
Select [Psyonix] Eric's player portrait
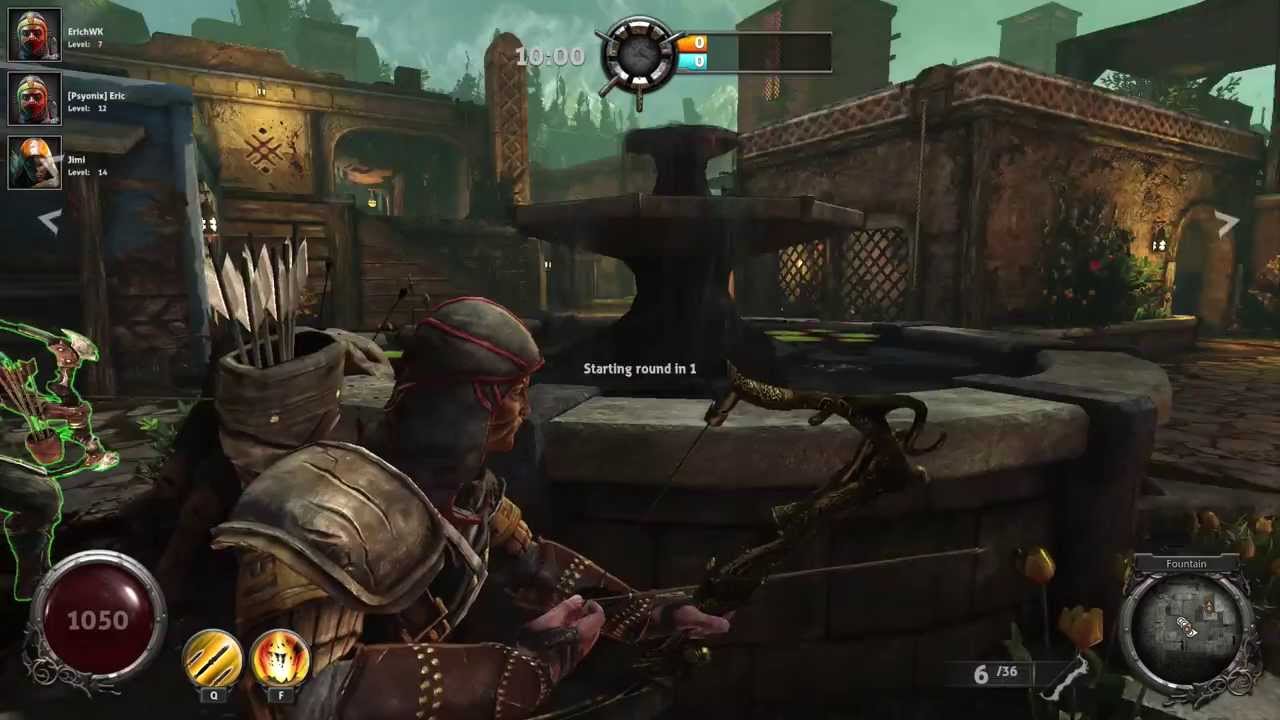click(35, 99)
